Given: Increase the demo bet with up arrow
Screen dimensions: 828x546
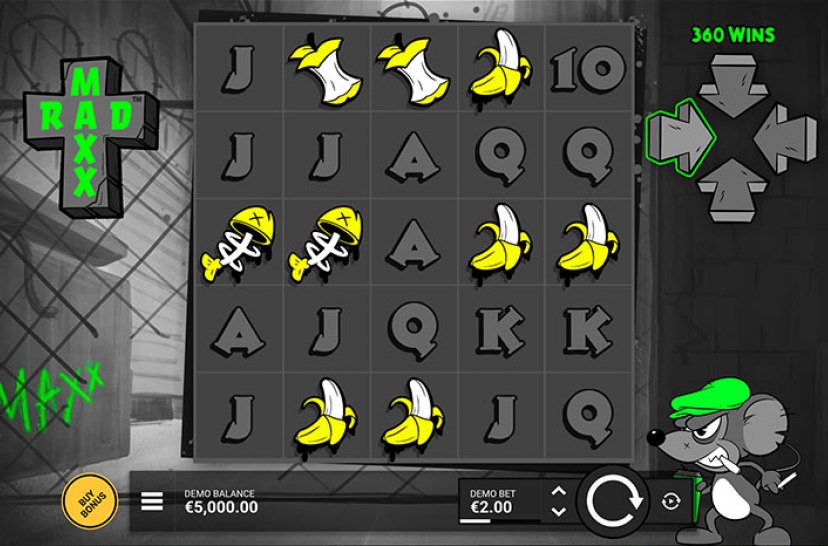Looking at the screenshot, I should (559, 491).
